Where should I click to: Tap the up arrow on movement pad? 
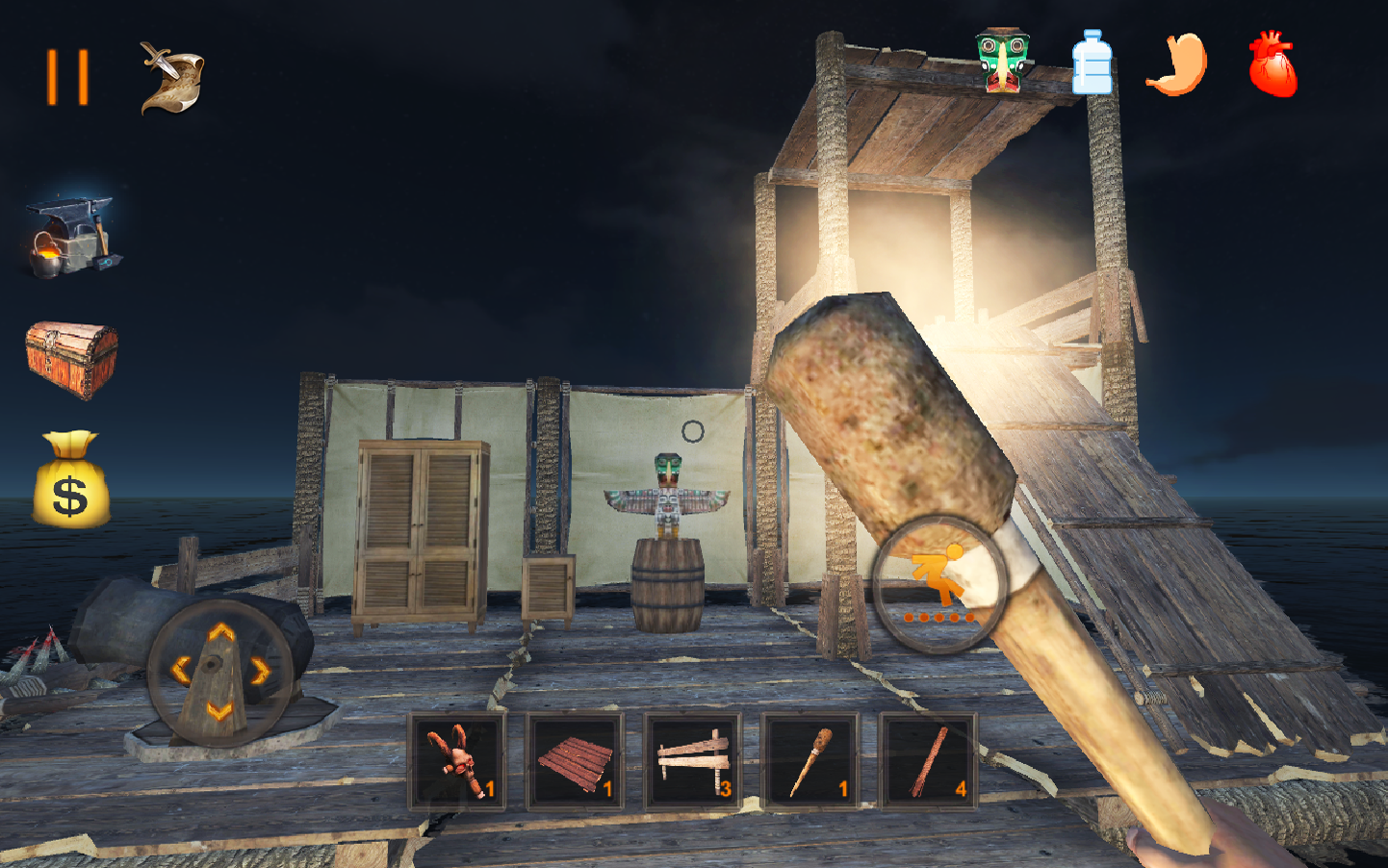click(x=221, y=632)
